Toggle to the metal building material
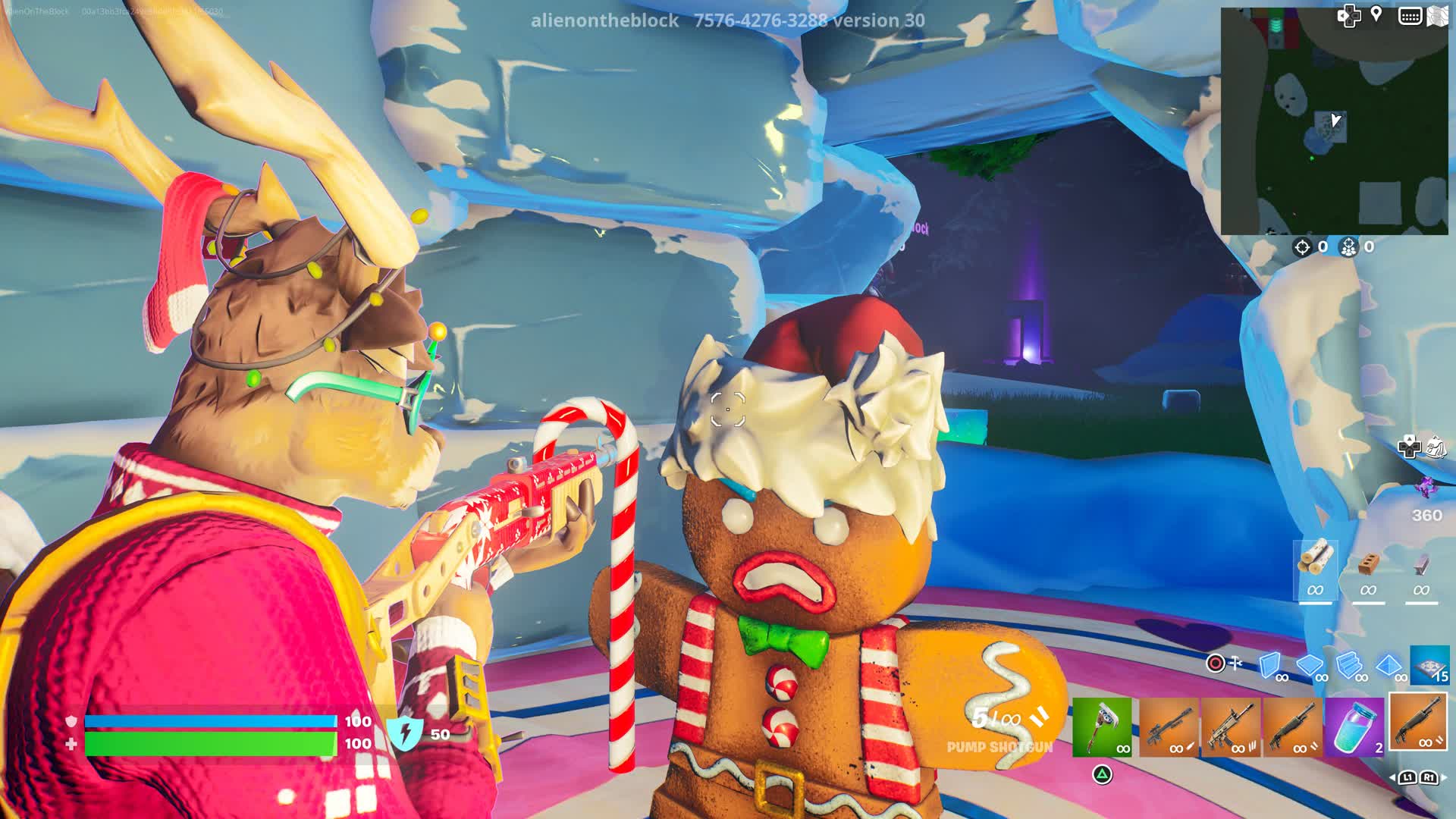1456x819 pixels. tap(1421, 564)
